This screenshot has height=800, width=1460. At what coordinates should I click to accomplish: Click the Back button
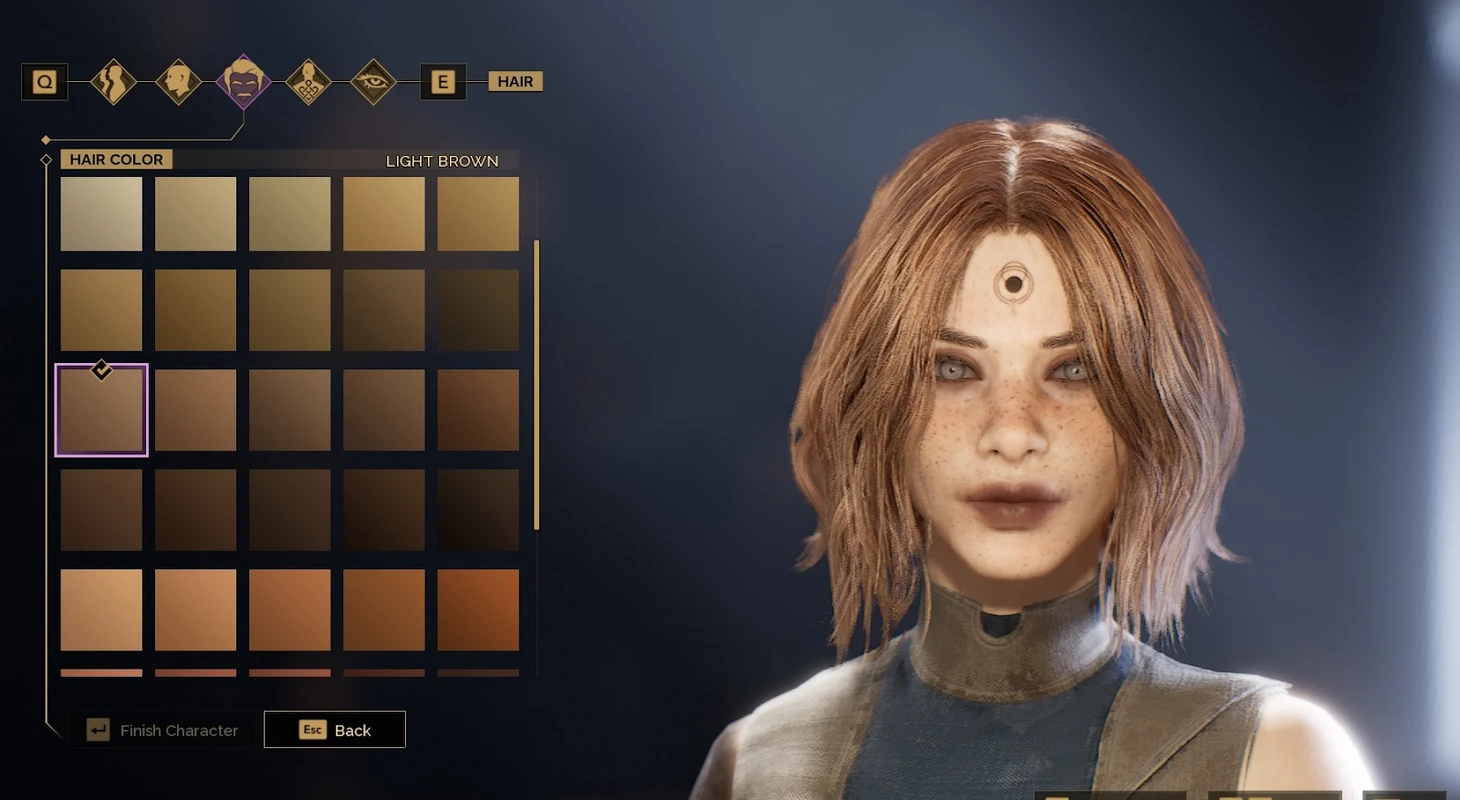[x=334, y=730]
